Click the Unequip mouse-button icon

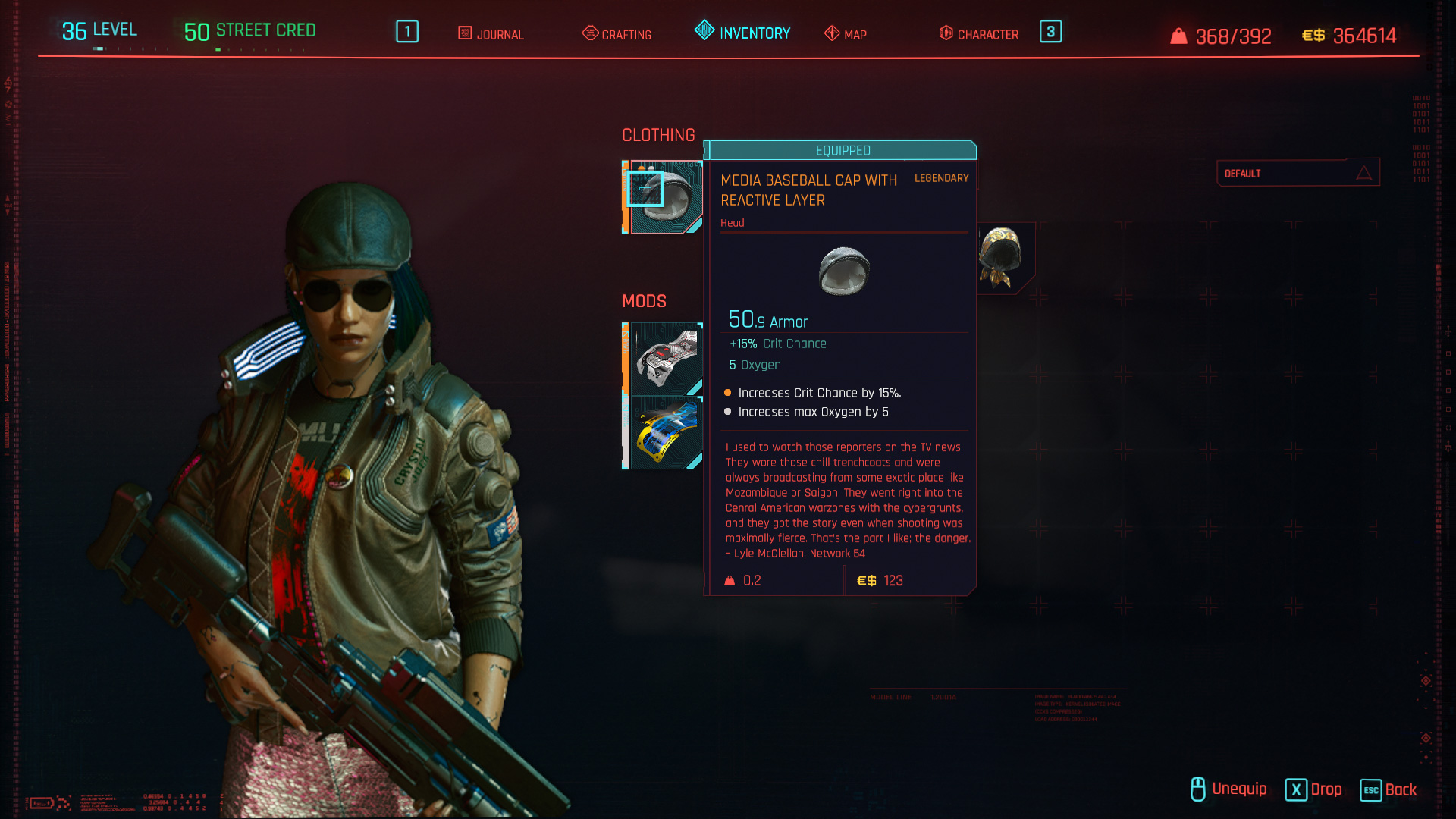coord(1197,789)
